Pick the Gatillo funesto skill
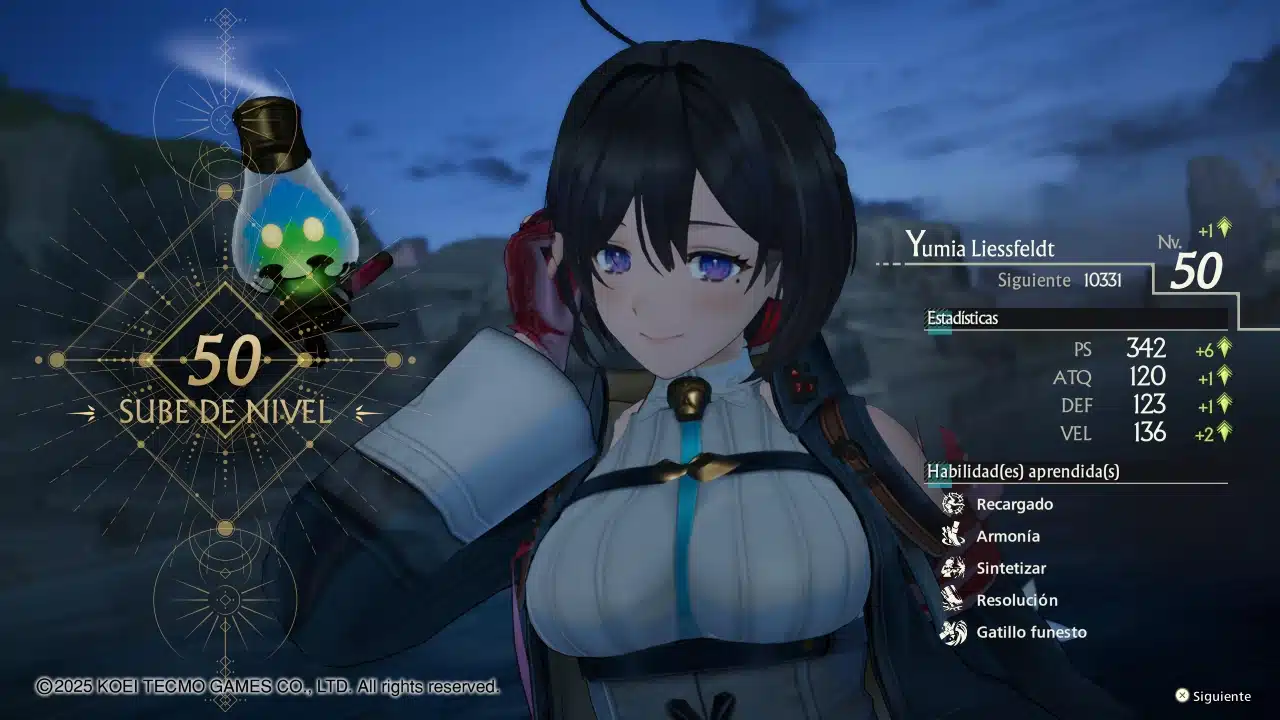Screen dimensions: 1280x720 [1031, 632]
